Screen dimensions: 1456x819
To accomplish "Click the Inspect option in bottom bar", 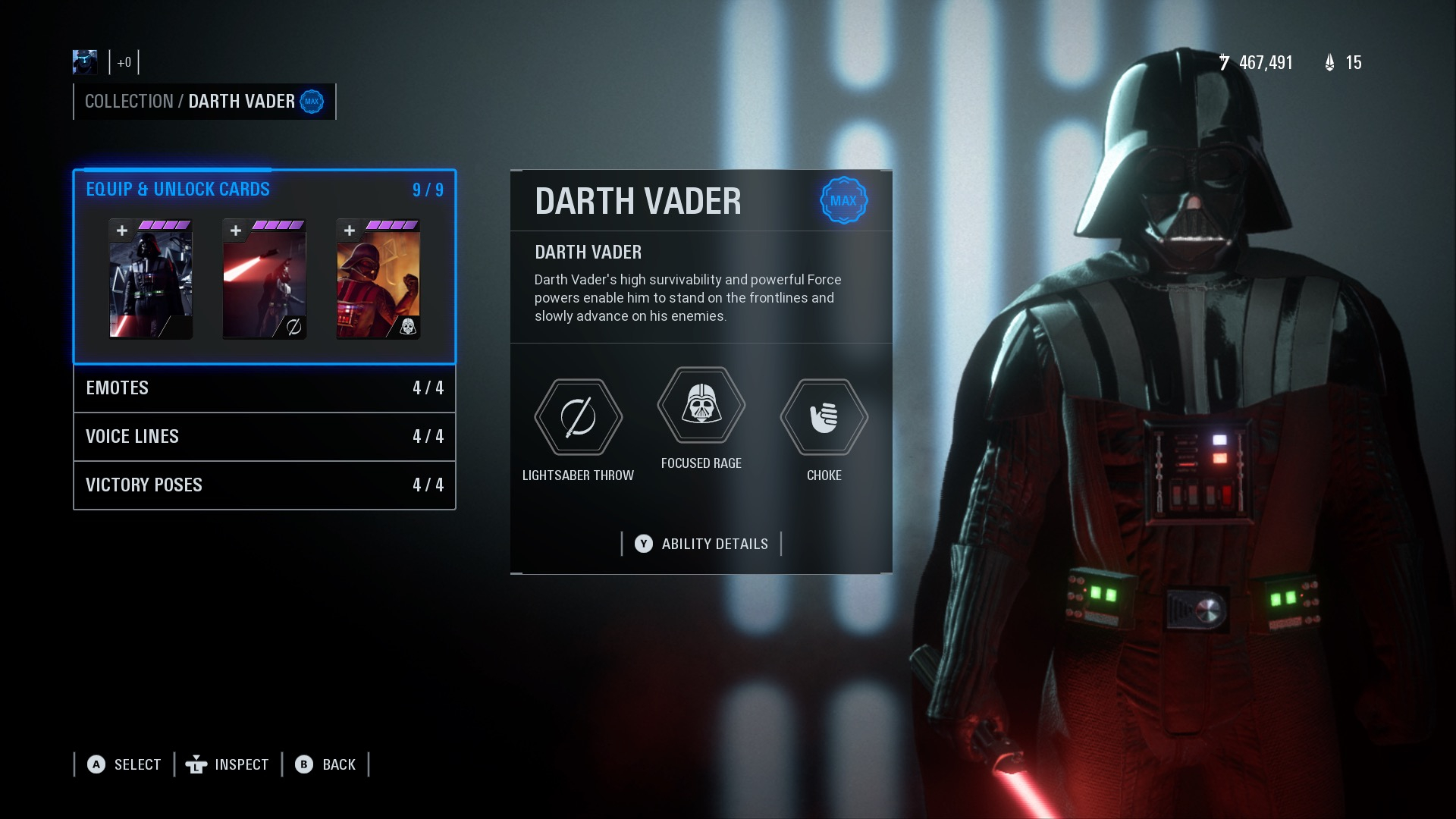I will tap(227, 764).
